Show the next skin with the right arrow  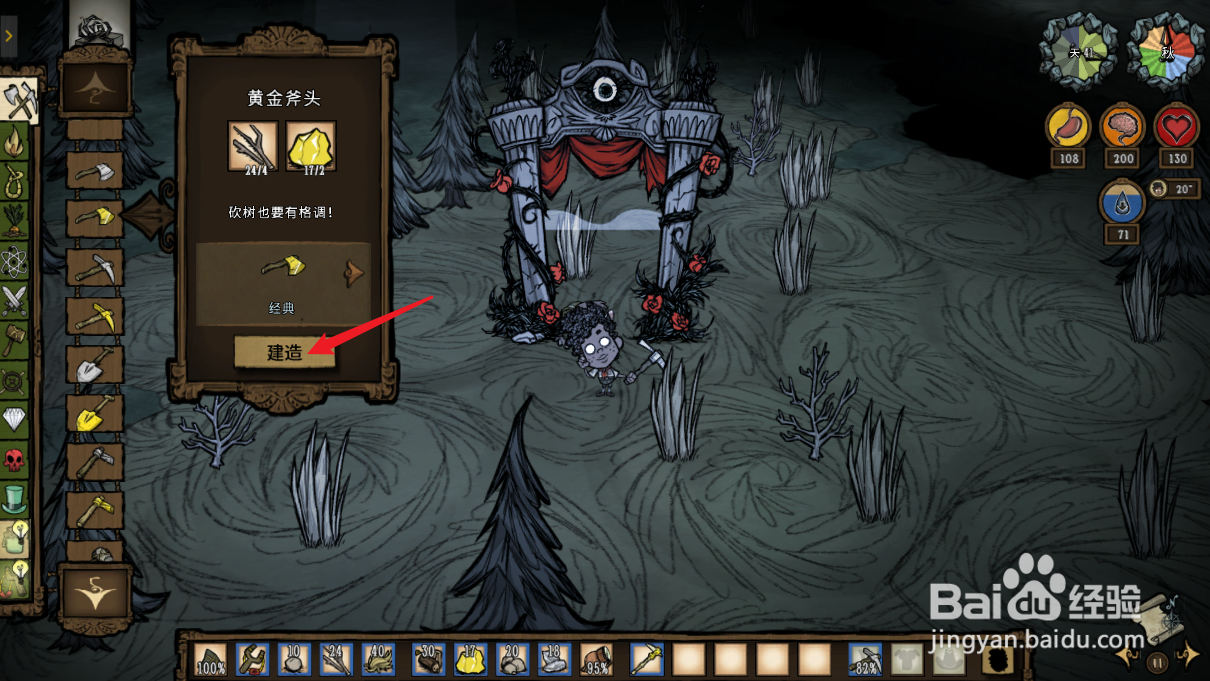[355, 273]
